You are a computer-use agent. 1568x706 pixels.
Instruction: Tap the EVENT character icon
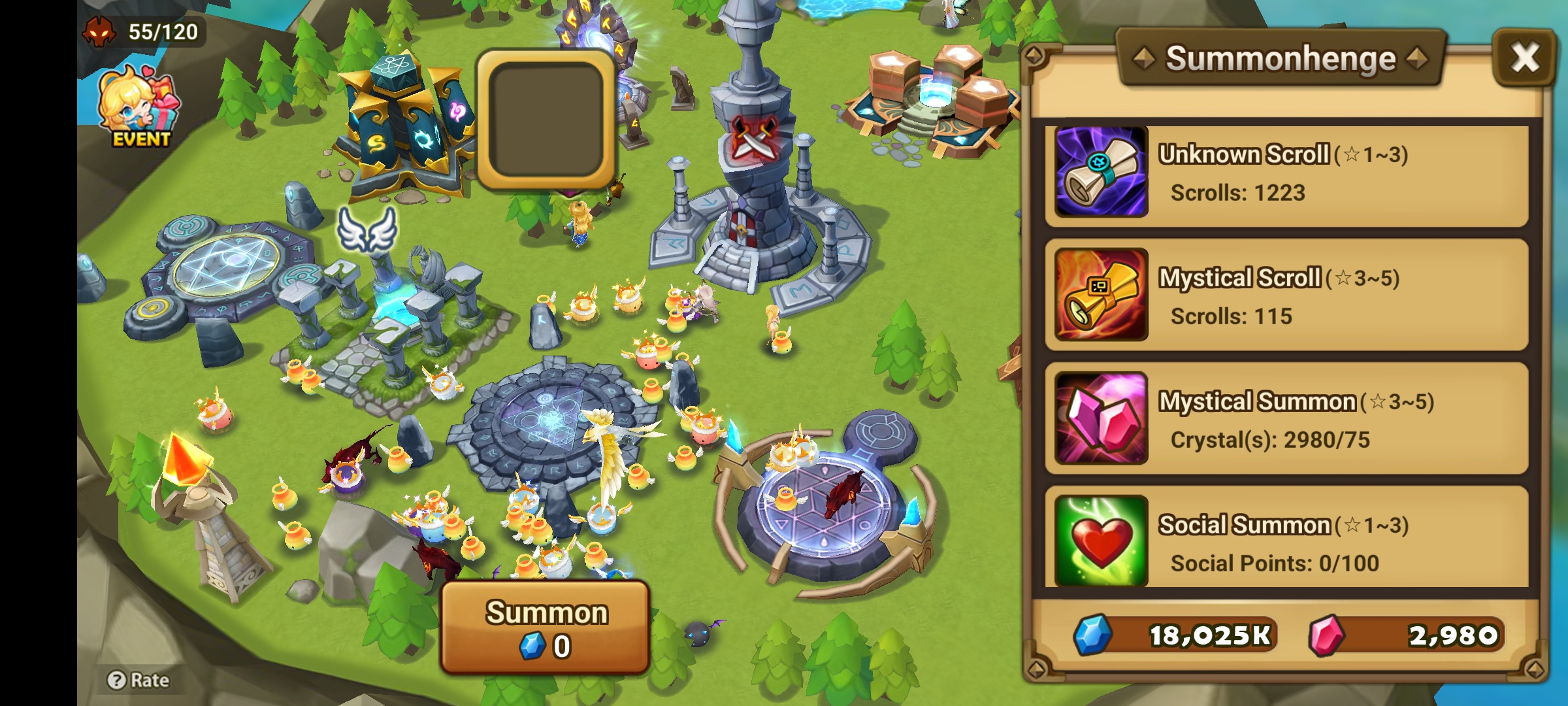click(136, 108)
